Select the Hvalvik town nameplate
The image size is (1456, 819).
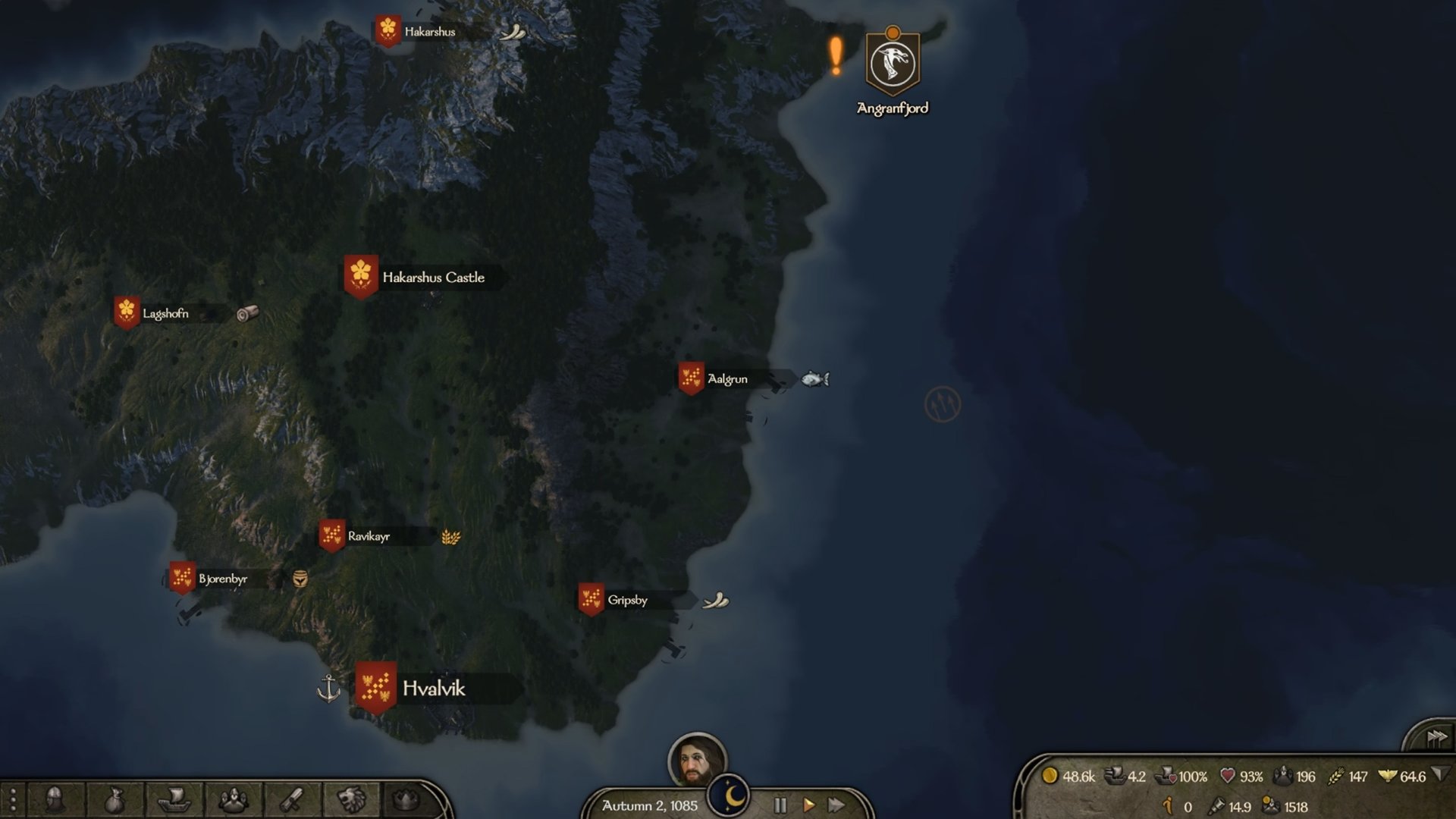pos(433,689)
